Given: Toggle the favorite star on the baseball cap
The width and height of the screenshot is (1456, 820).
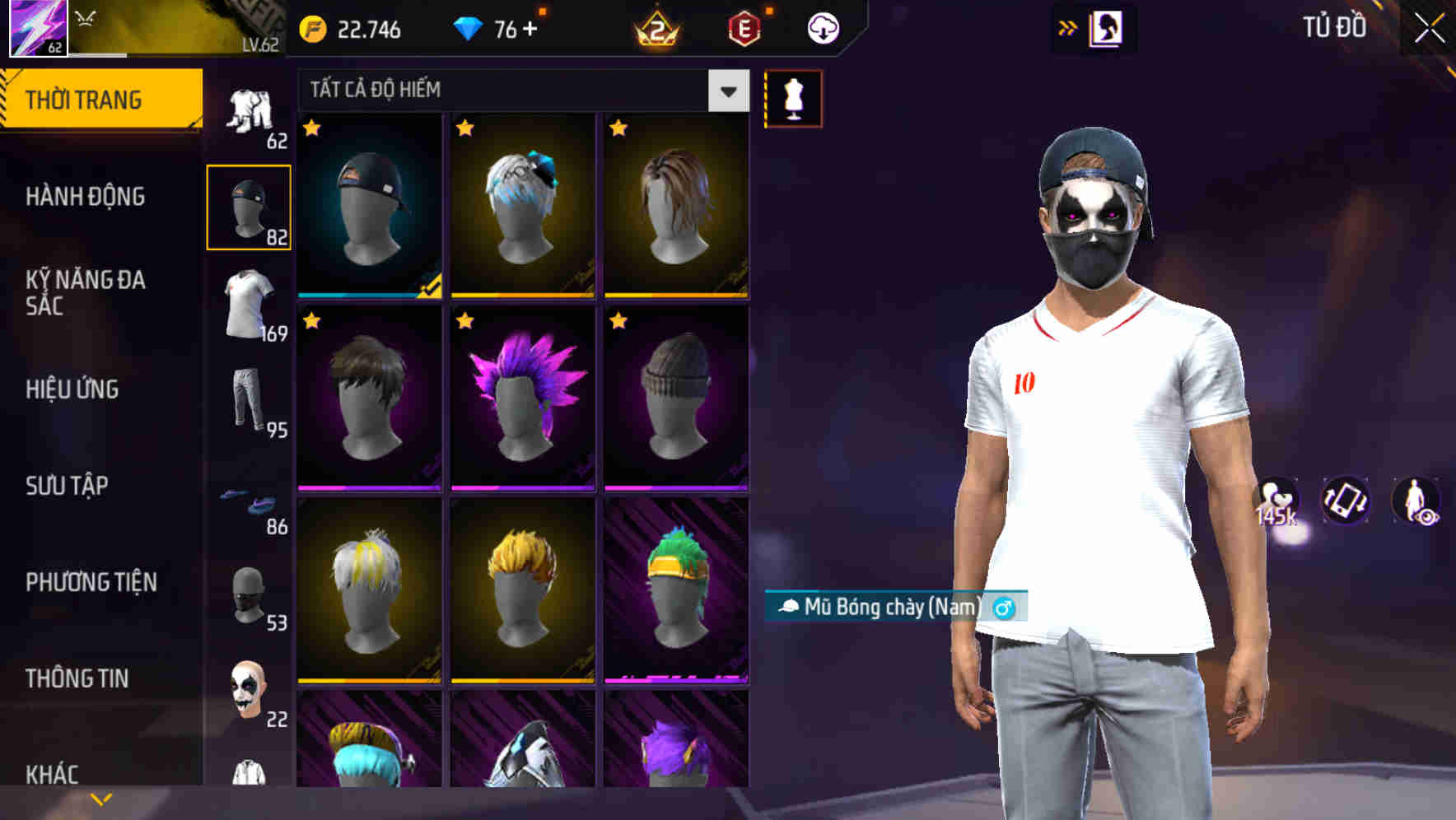Looking at the screenshot, I should point(313,130).
